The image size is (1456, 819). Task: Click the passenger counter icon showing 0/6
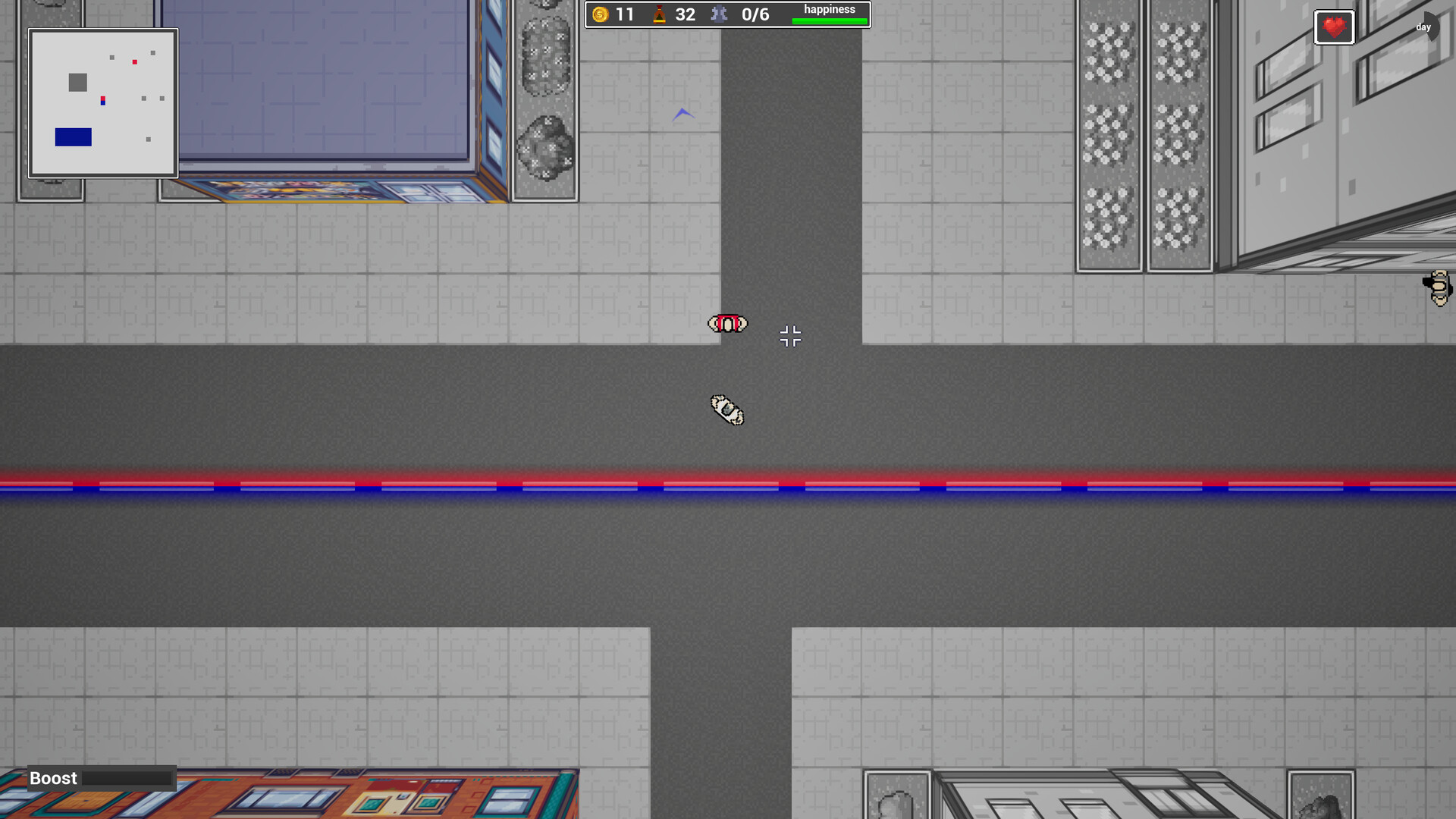(x=719, y=14)
